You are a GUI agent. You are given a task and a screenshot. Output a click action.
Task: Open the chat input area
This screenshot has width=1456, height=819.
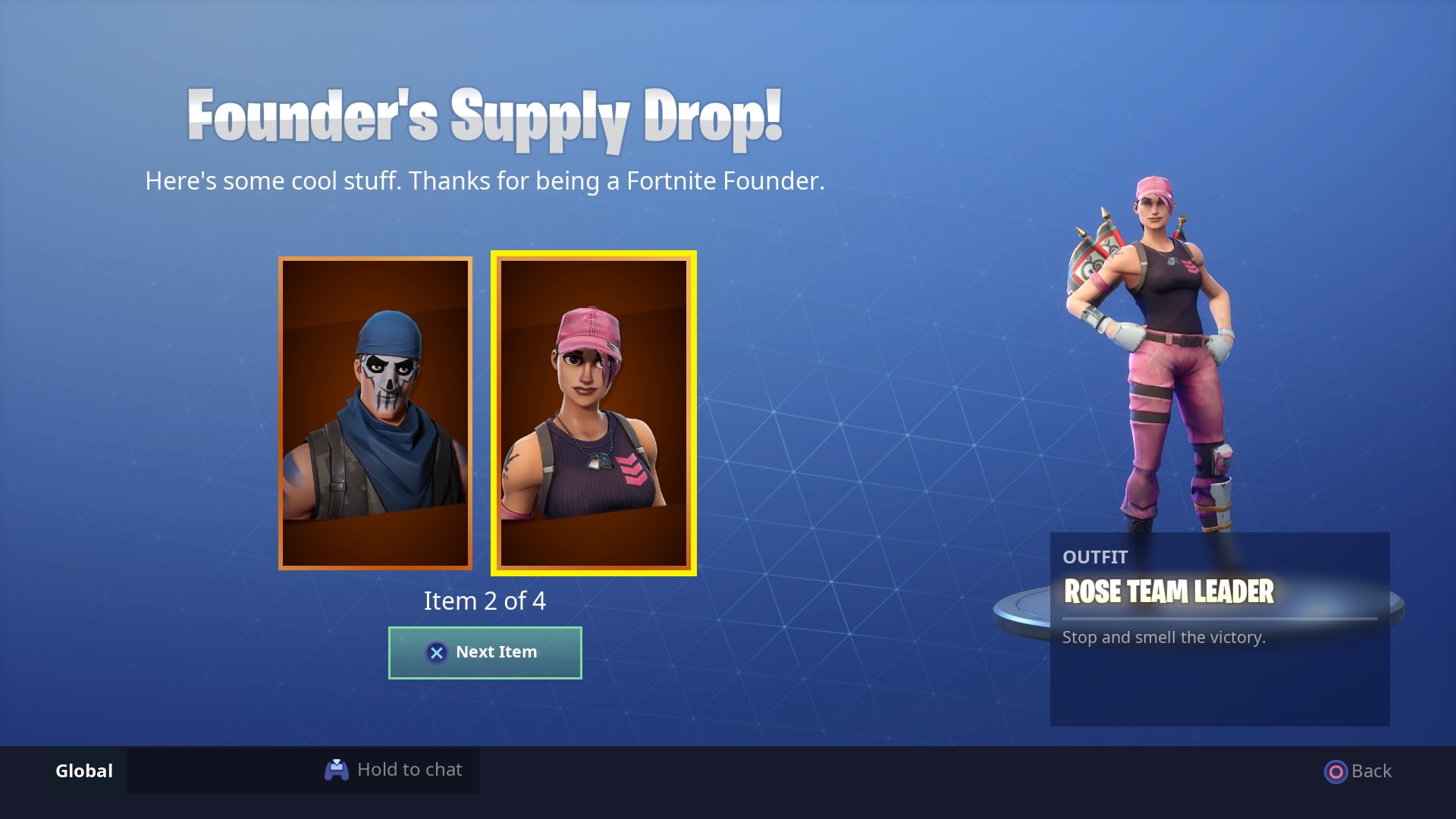394,769
